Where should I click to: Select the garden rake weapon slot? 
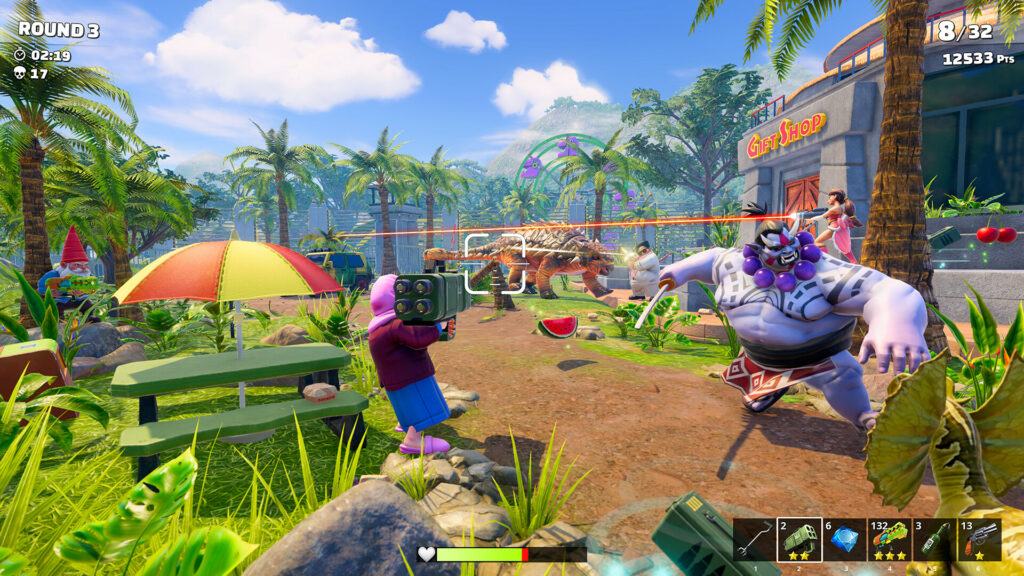click(x=755, y=539)
